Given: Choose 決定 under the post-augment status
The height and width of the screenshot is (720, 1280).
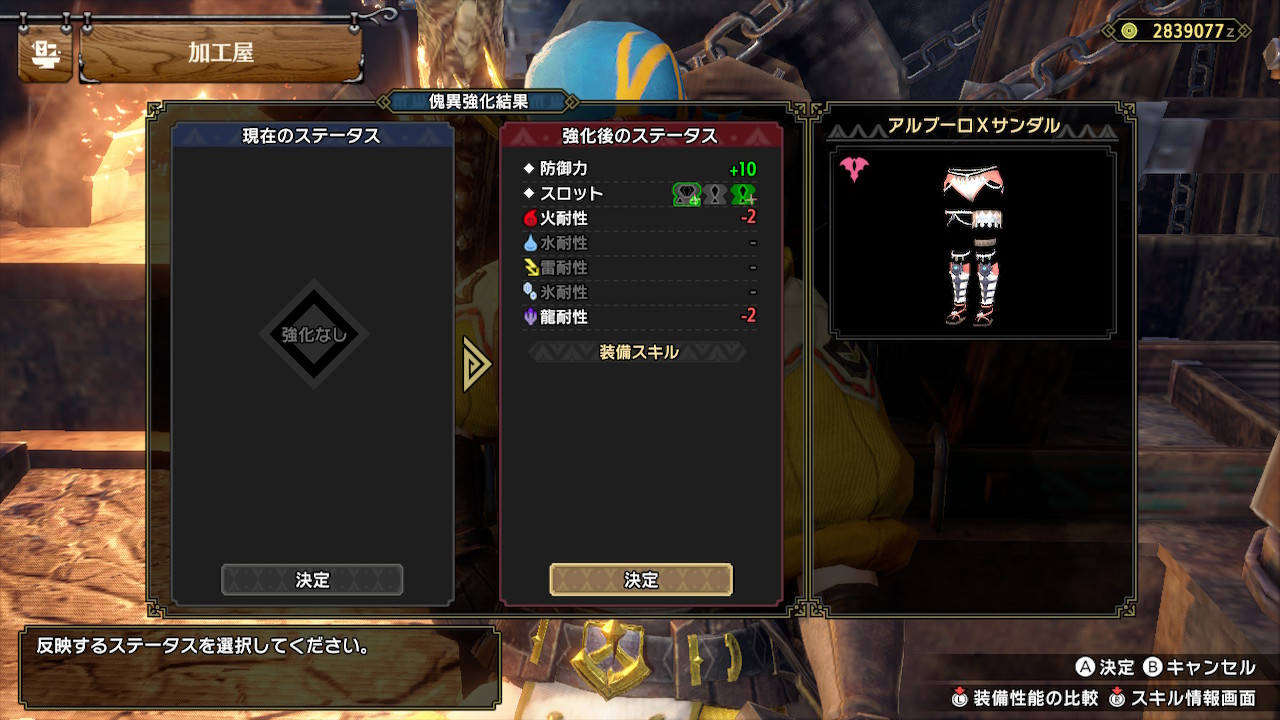Looking at the screenshot, I should click(641, 580).
